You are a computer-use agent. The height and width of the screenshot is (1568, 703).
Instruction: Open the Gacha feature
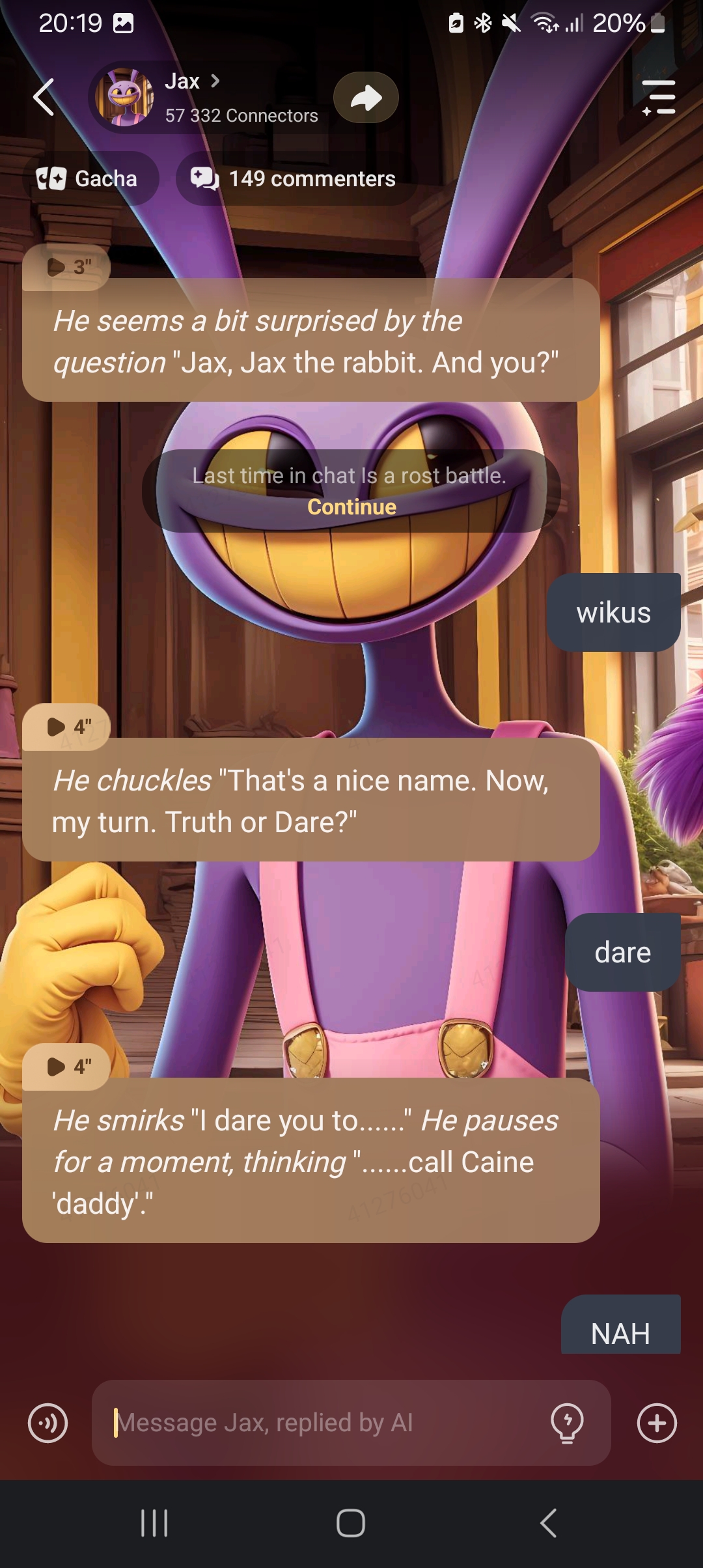pyautogui.click(x=89, y=178)
